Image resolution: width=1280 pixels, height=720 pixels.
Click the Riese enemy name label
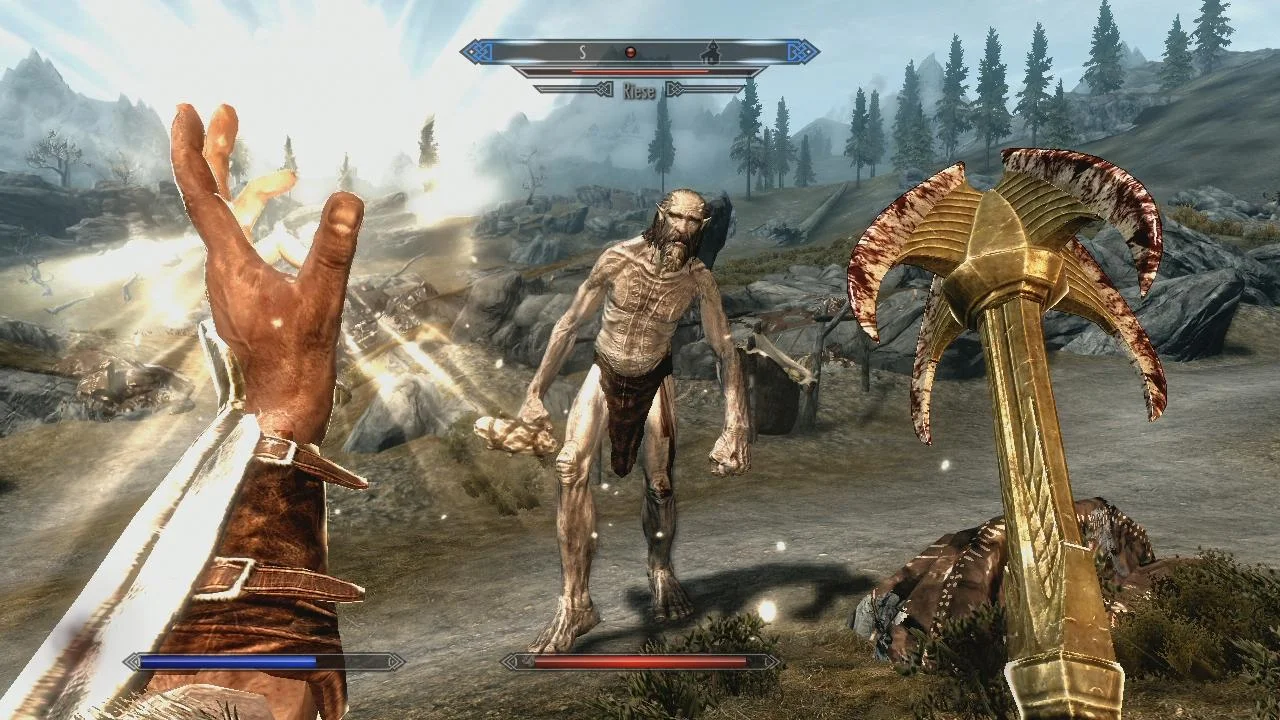[x=640, y=91]
